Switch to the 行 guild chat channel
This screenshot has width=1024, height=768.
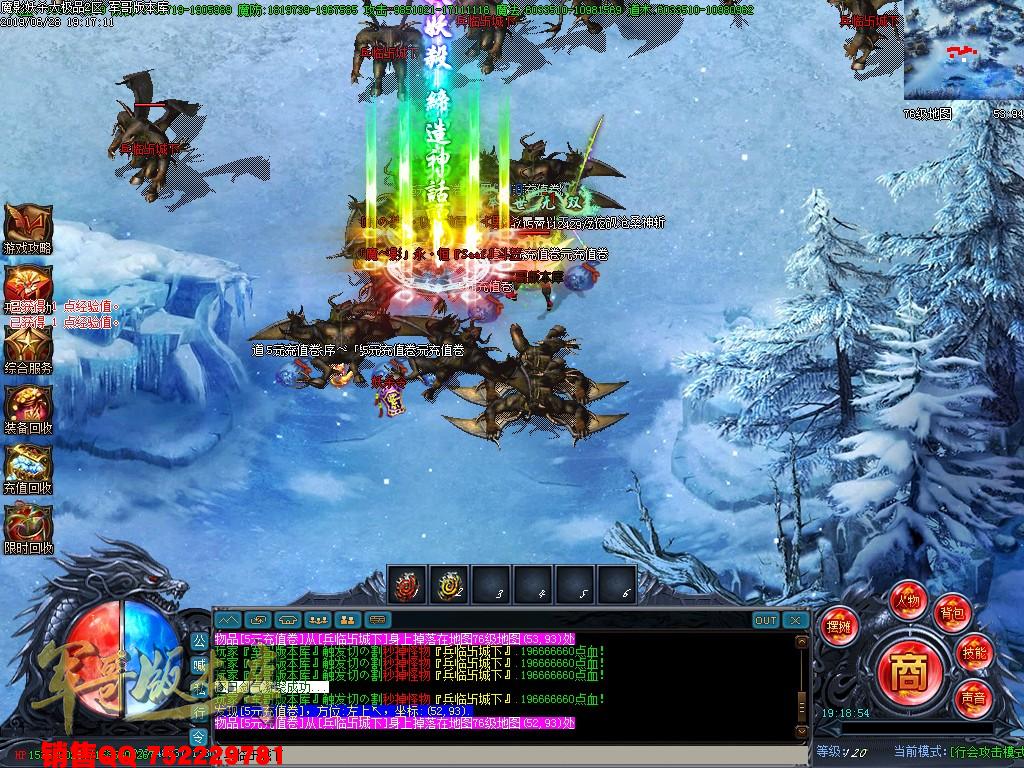tap(199, 712)
